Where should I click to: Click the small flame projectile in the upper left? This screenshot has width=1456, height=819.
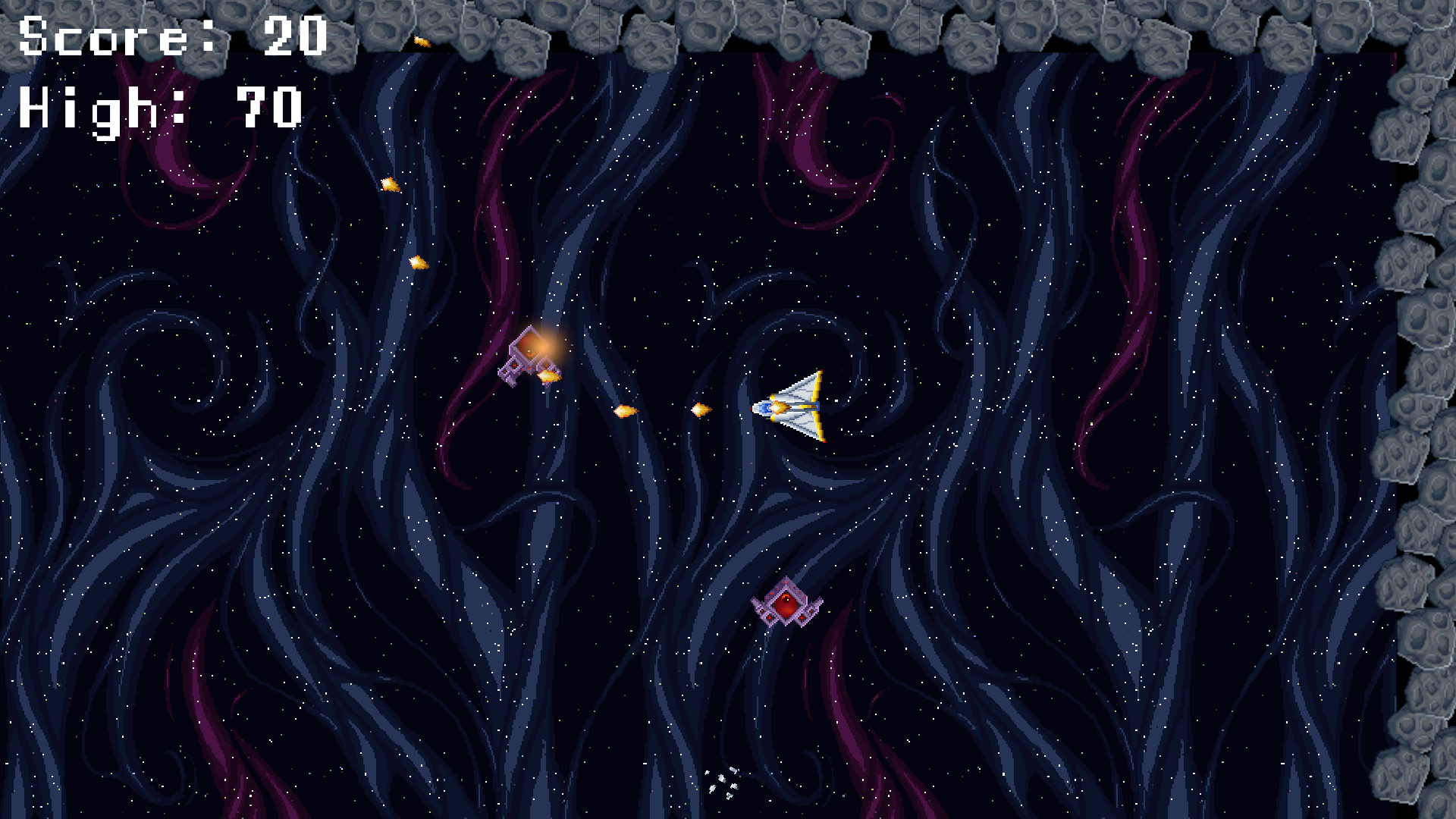[x=388, y=184]
